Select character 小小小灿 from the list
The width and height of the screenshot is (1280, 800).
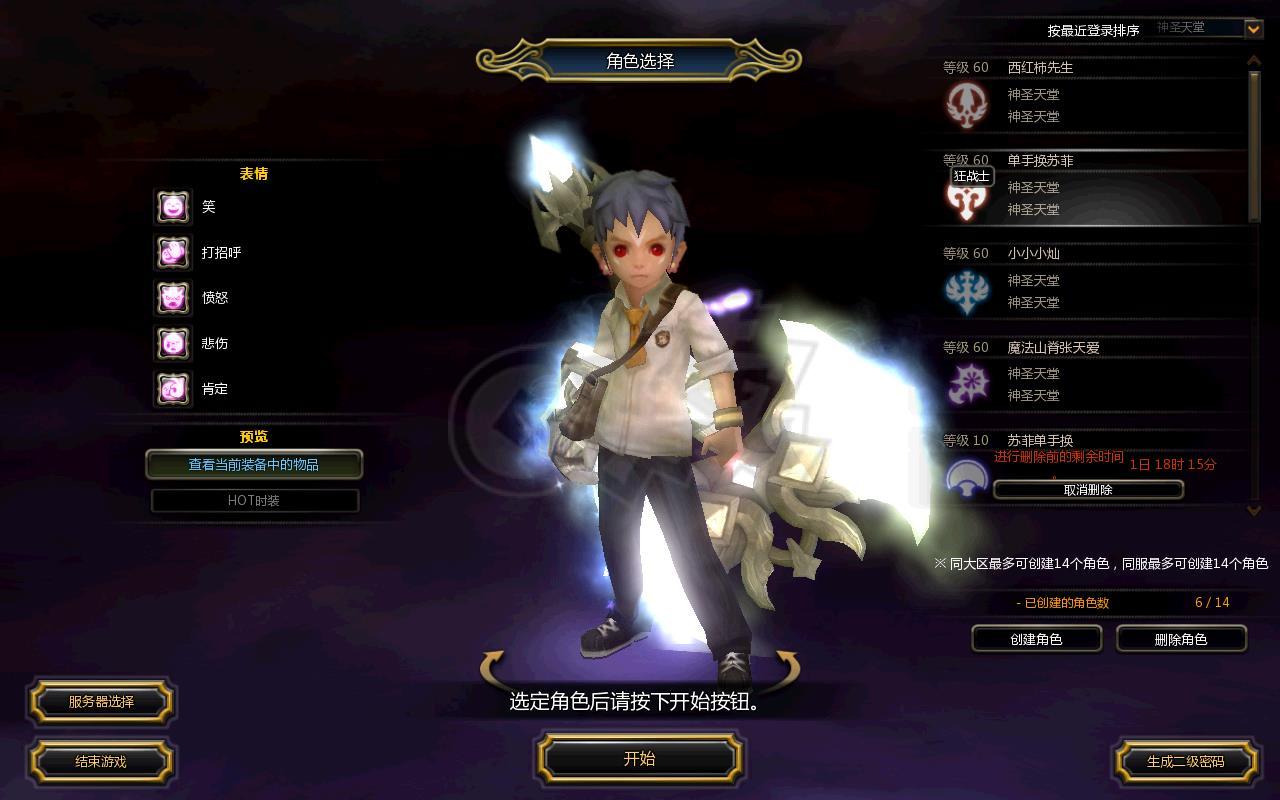click(x=1090, y=280)
